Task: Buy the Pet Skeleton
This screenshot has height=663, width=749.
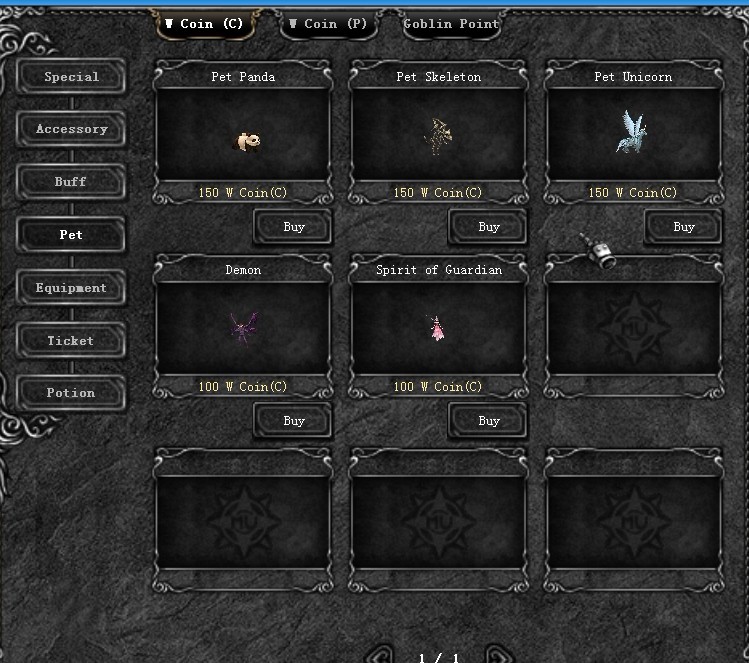Action: tap(488, 227)
